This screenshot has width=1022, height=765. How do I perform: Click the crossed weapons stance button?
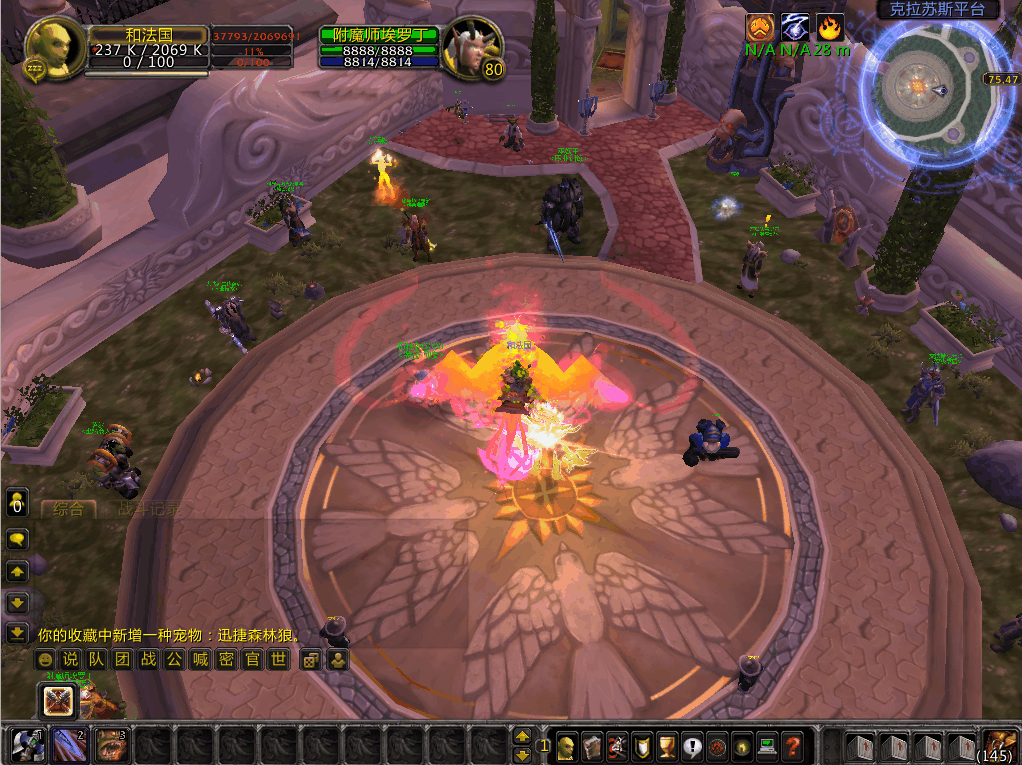[58, 701]
